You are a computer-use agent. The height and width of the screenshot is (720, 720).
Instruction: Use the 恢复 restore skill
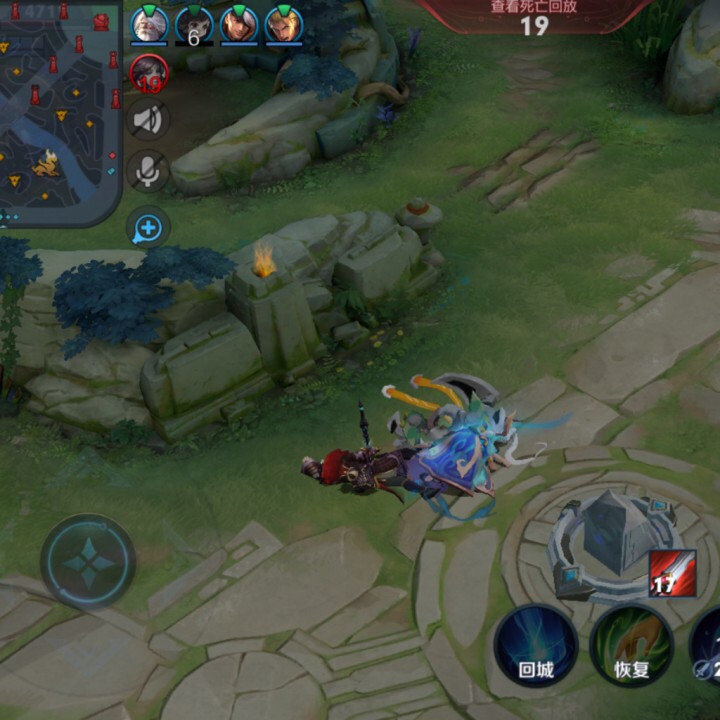631,645
